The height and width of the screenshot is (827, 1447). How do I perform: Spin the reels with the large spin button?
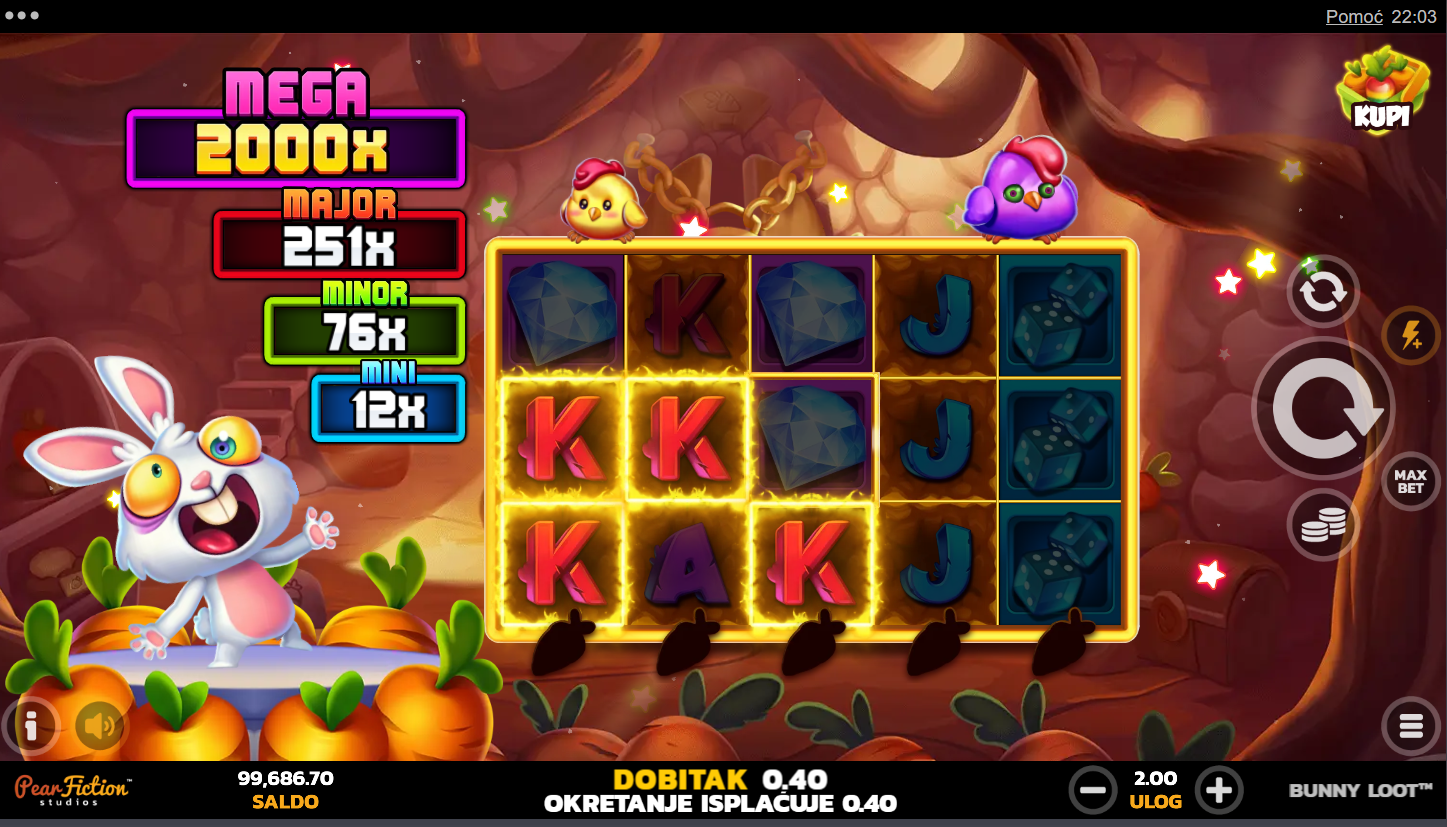pos(1322,408)
